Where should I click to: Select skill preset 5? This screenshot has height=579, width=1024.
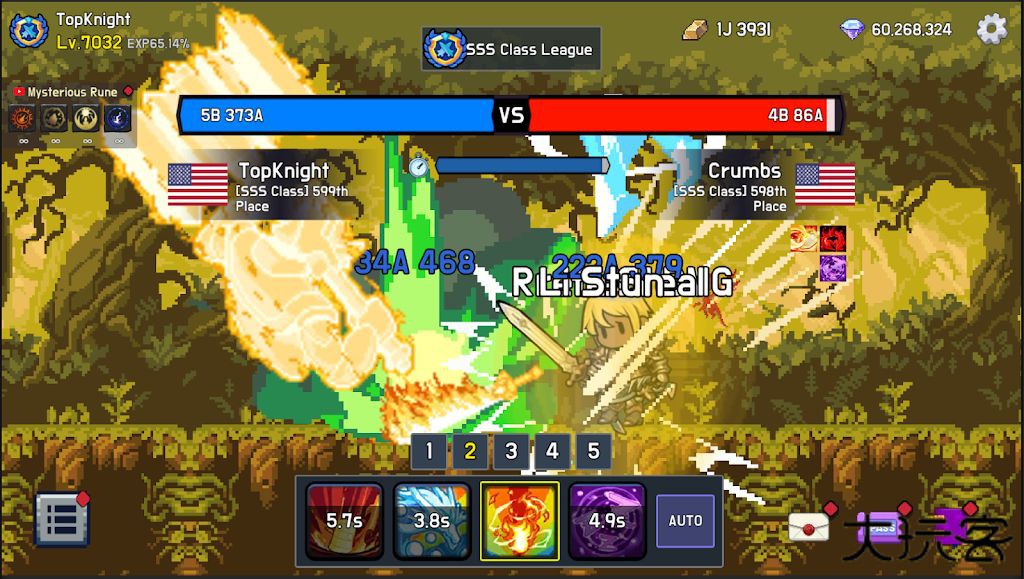tap(593, 451)
